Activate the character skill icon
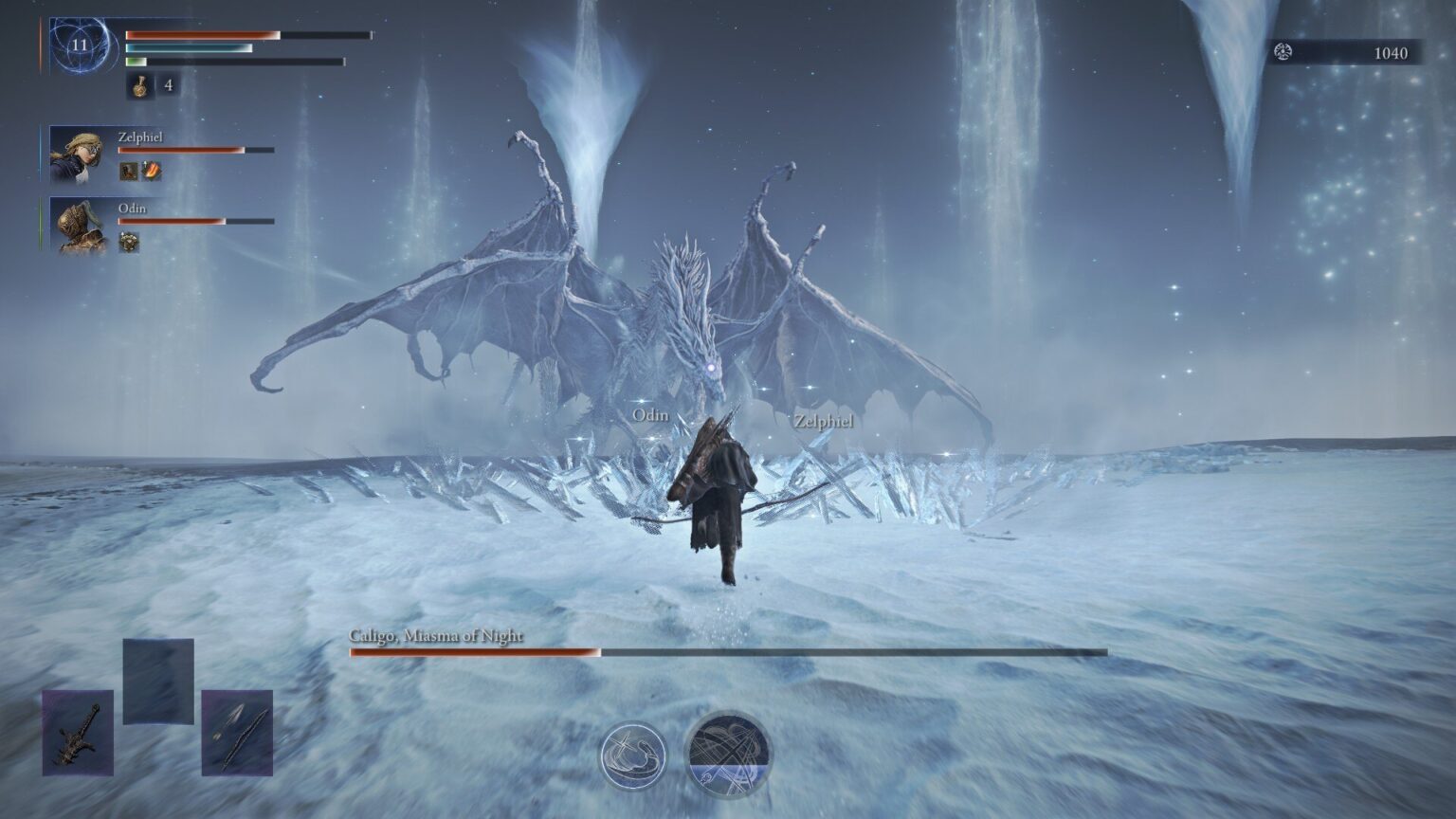Image resolution: width=1456 pixels, height=819 pixels. point(633,755)
